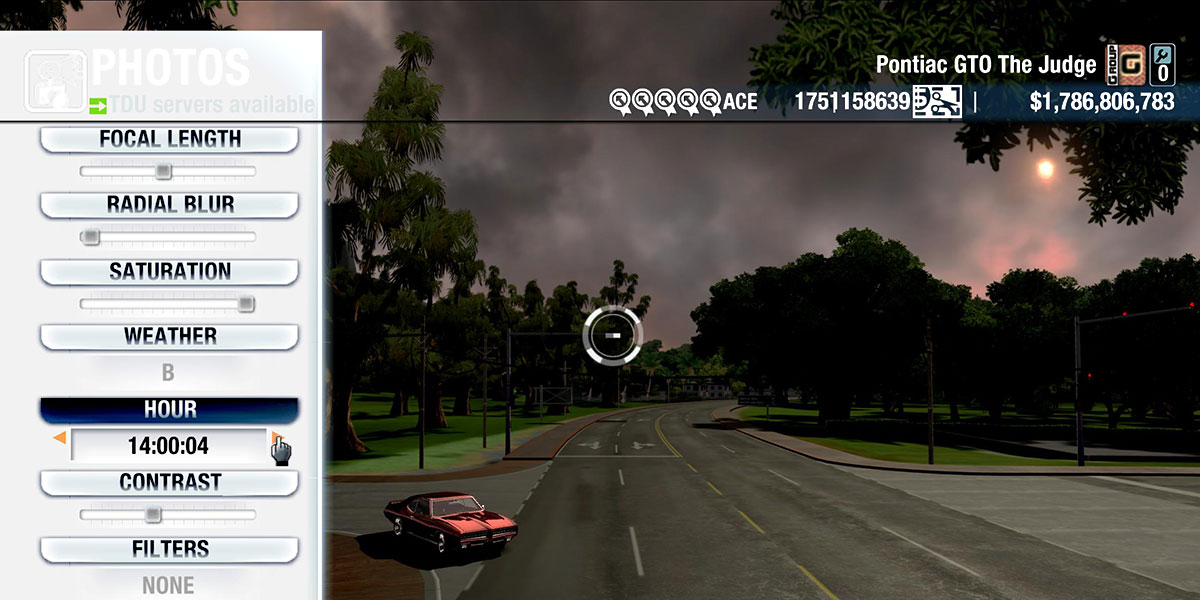This screenshot has width=1200, height=600.
Task: Click the saturation slider handle
Action: pyautogui.click(x=246, y=304)
